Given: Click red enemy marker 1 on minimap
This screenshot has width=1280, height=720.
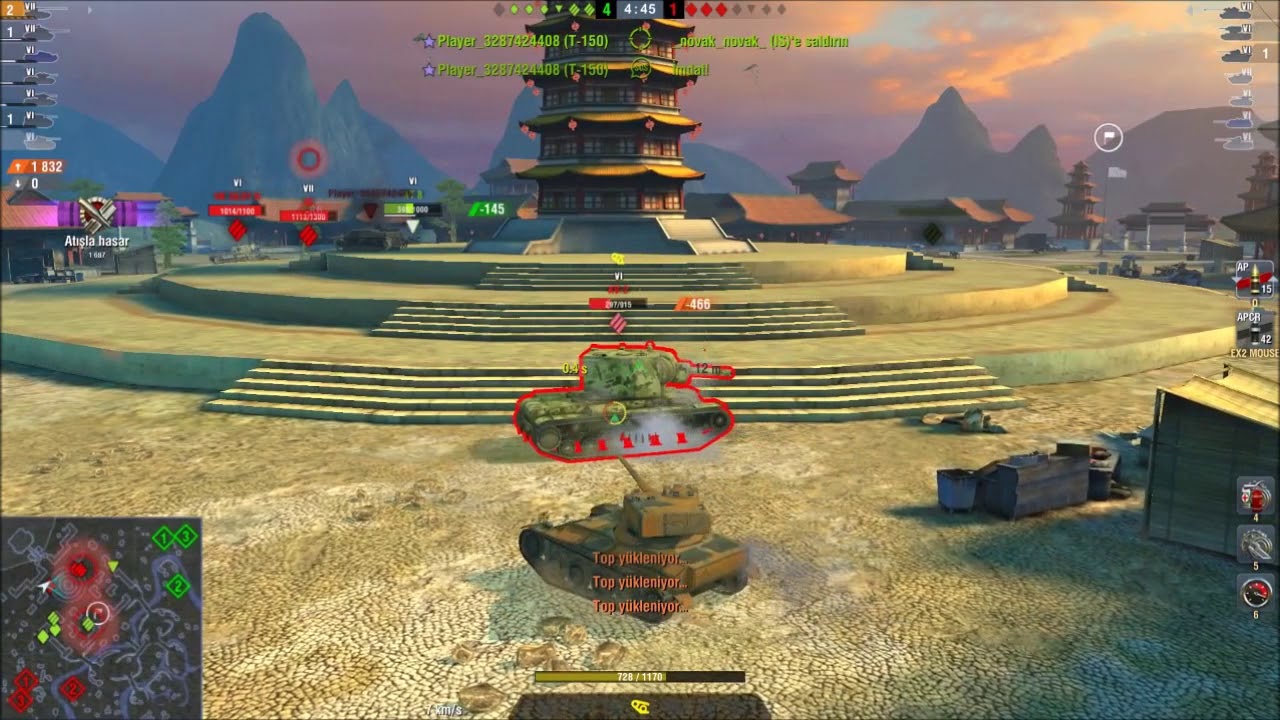Looking at the screenshot, I should [x=25, y=681].
